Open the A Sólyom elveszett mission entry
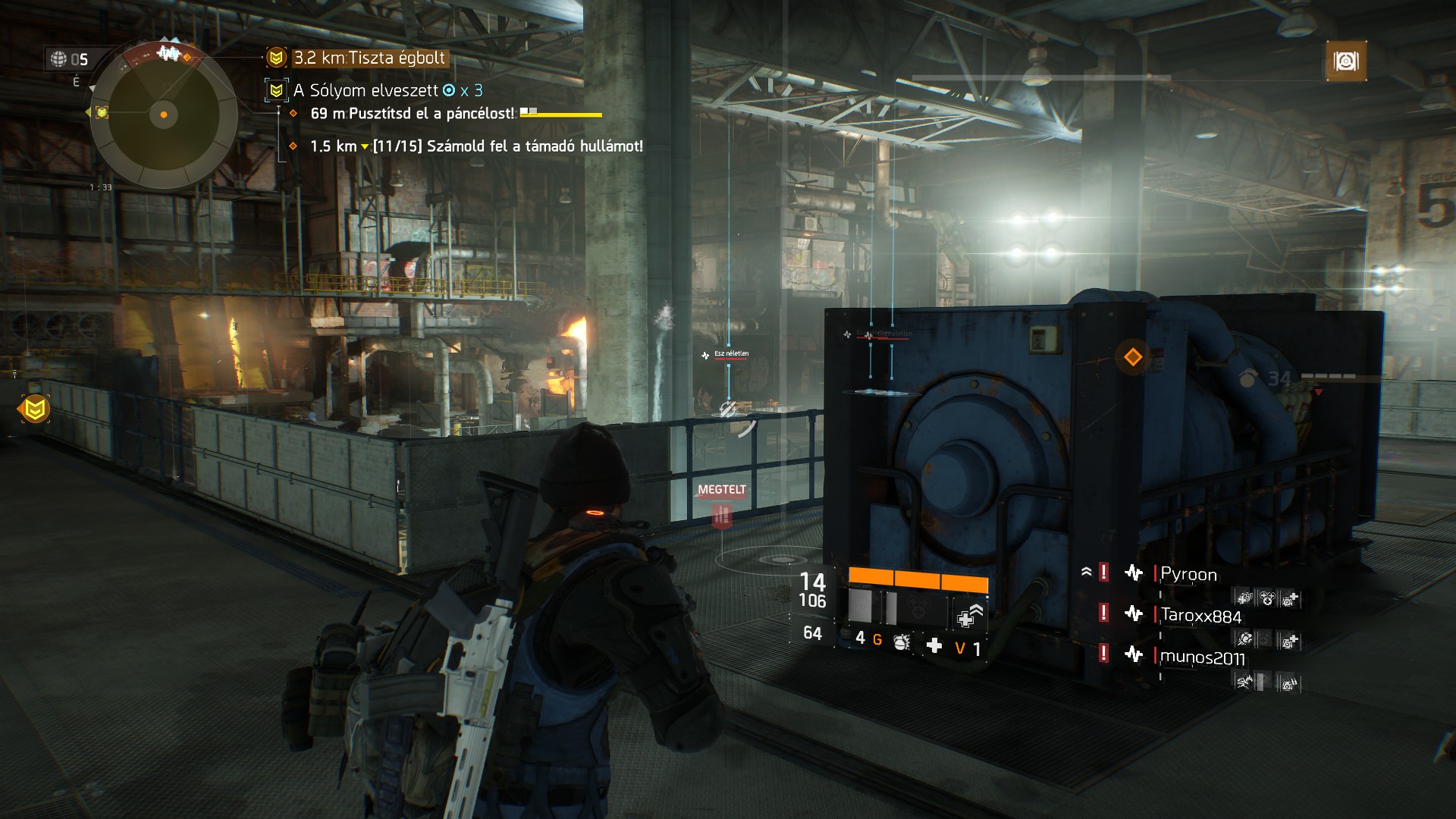 [x=366, y=90]
